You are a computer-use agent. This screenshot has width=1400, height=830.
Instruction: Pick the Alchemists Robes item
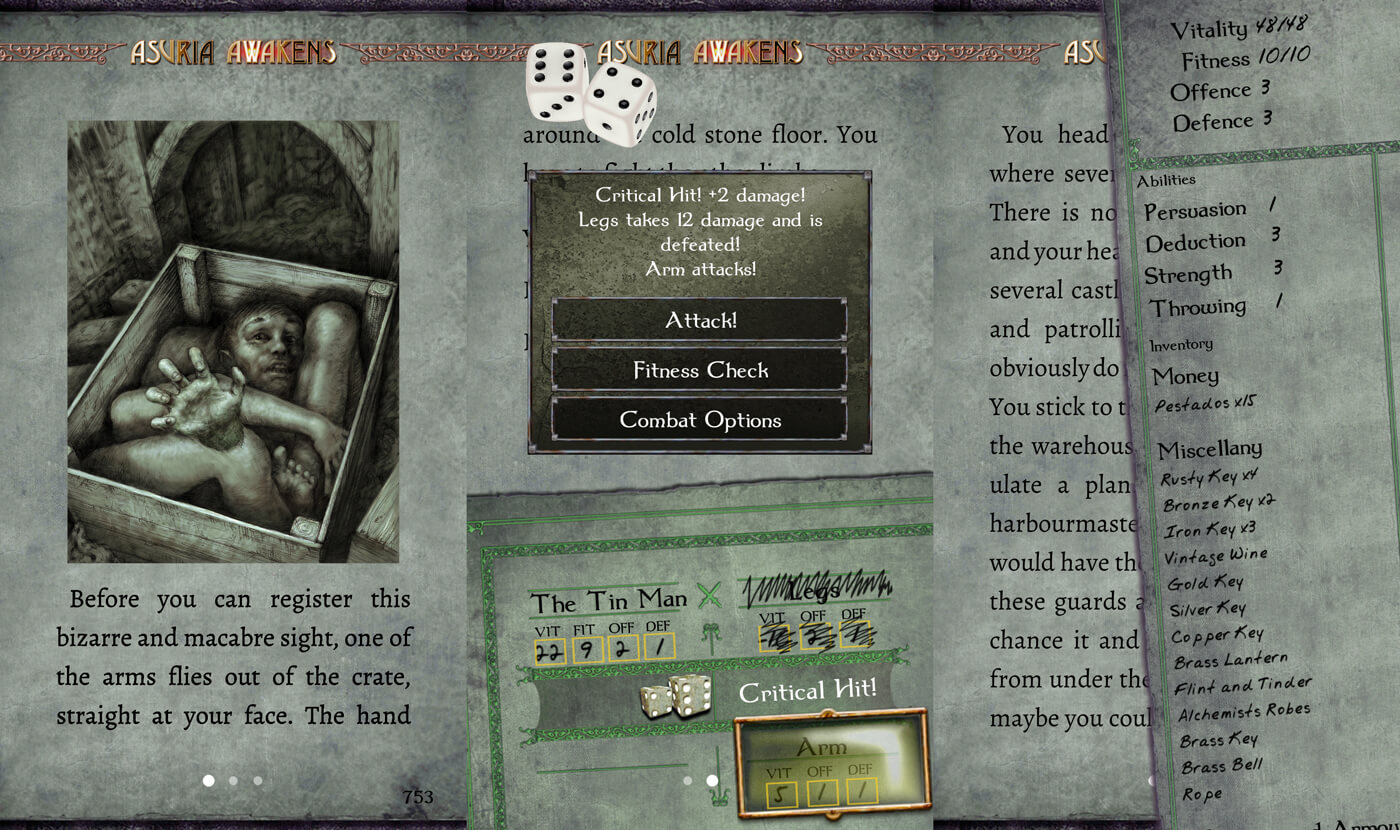[1243, 713]
